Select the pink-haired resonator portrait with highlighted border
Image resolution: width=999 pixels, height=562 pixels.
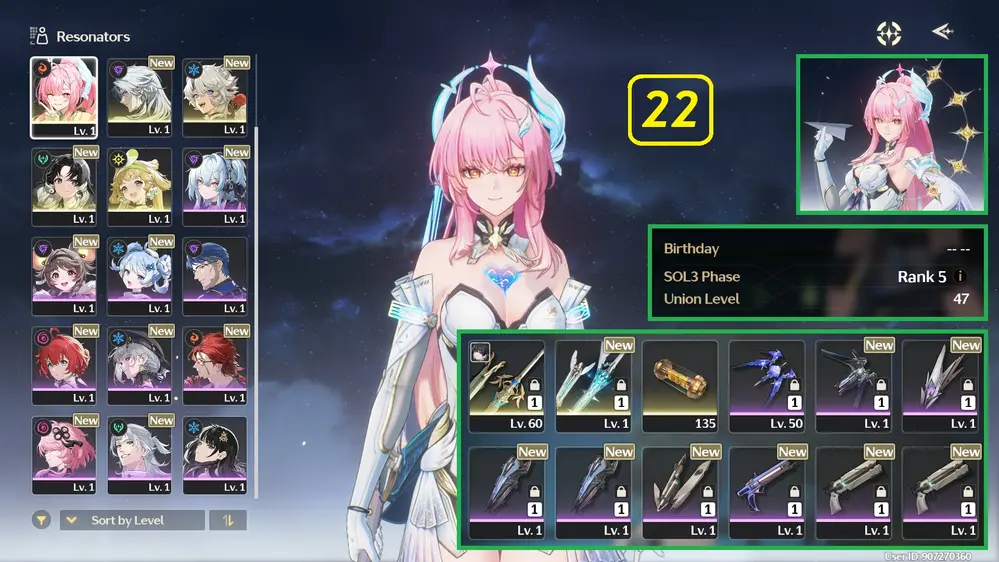[x=64, y=96]
